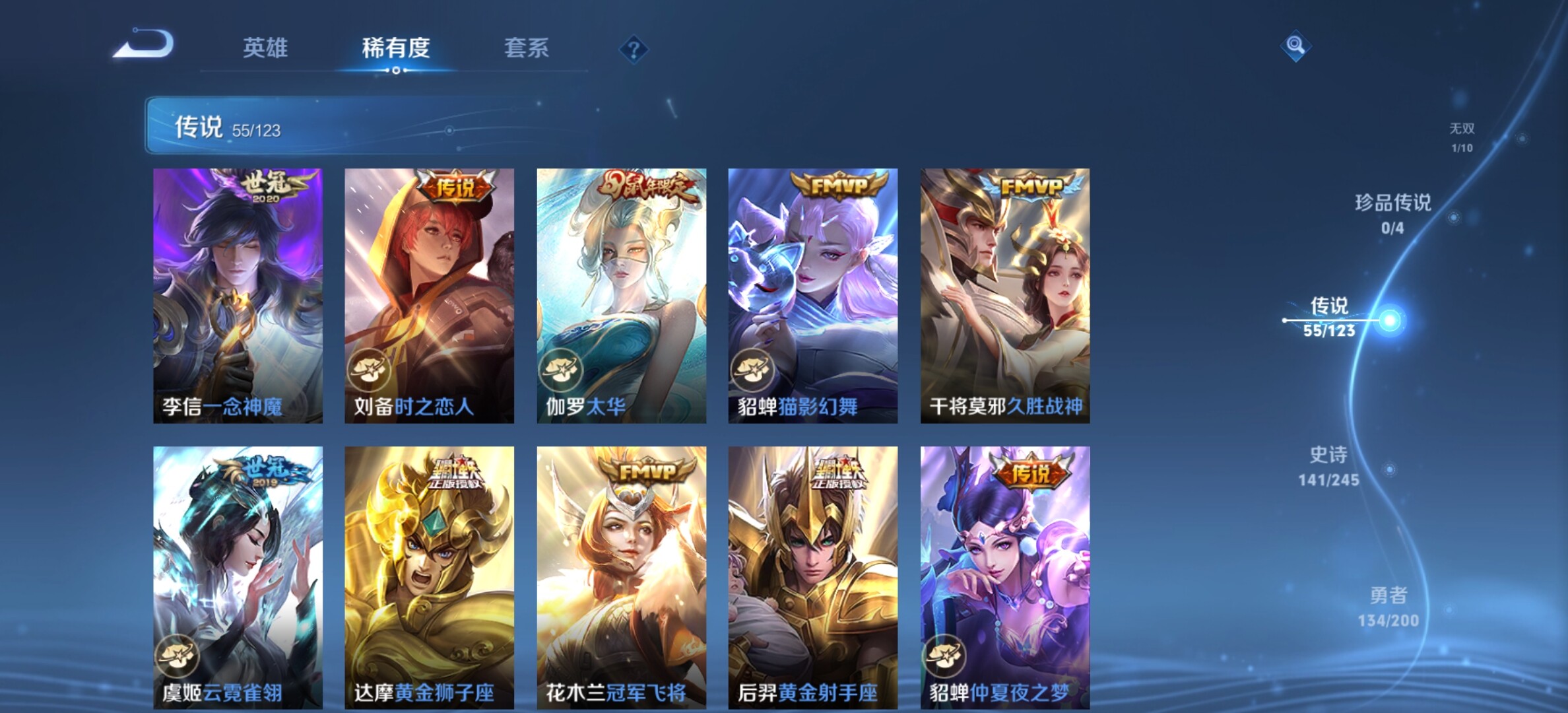Go back with the return arrow
Image resolution: width=1568 pixels, height=713 pixels.
click(x=144, y=45)
